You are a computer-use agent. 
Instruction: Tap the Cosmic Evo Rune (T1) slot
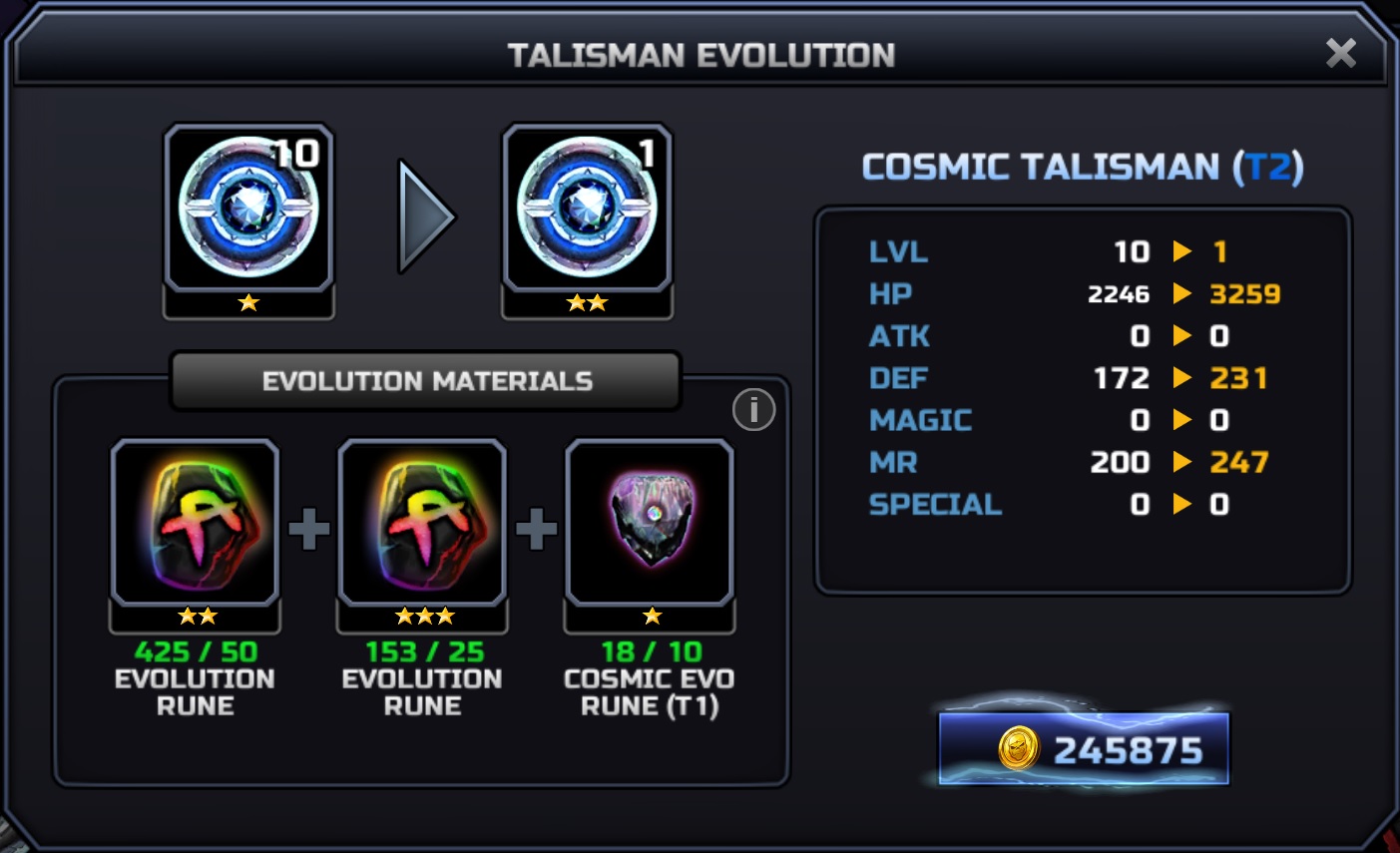pos(650,522)
